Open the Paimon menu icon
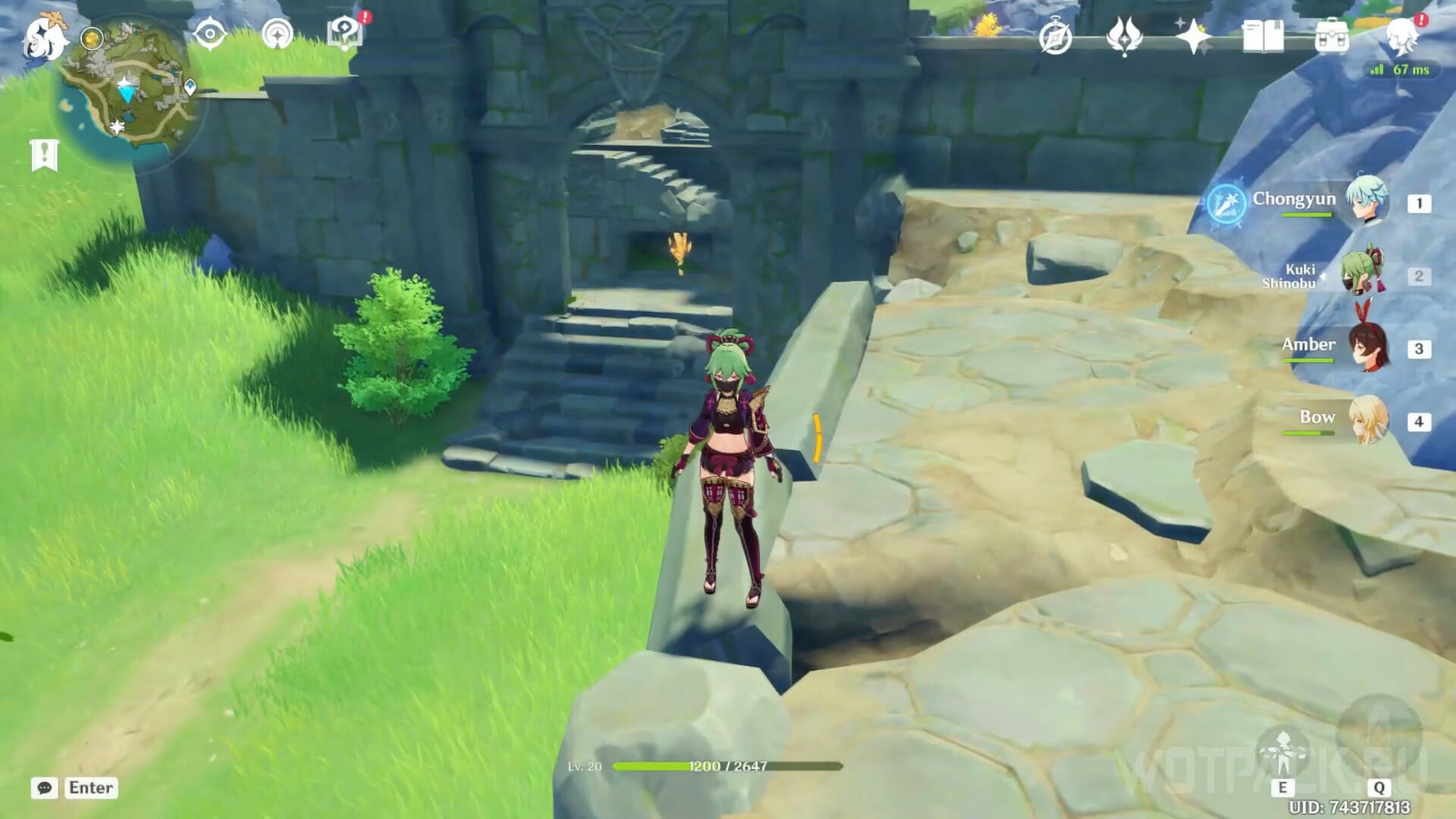 44,36
